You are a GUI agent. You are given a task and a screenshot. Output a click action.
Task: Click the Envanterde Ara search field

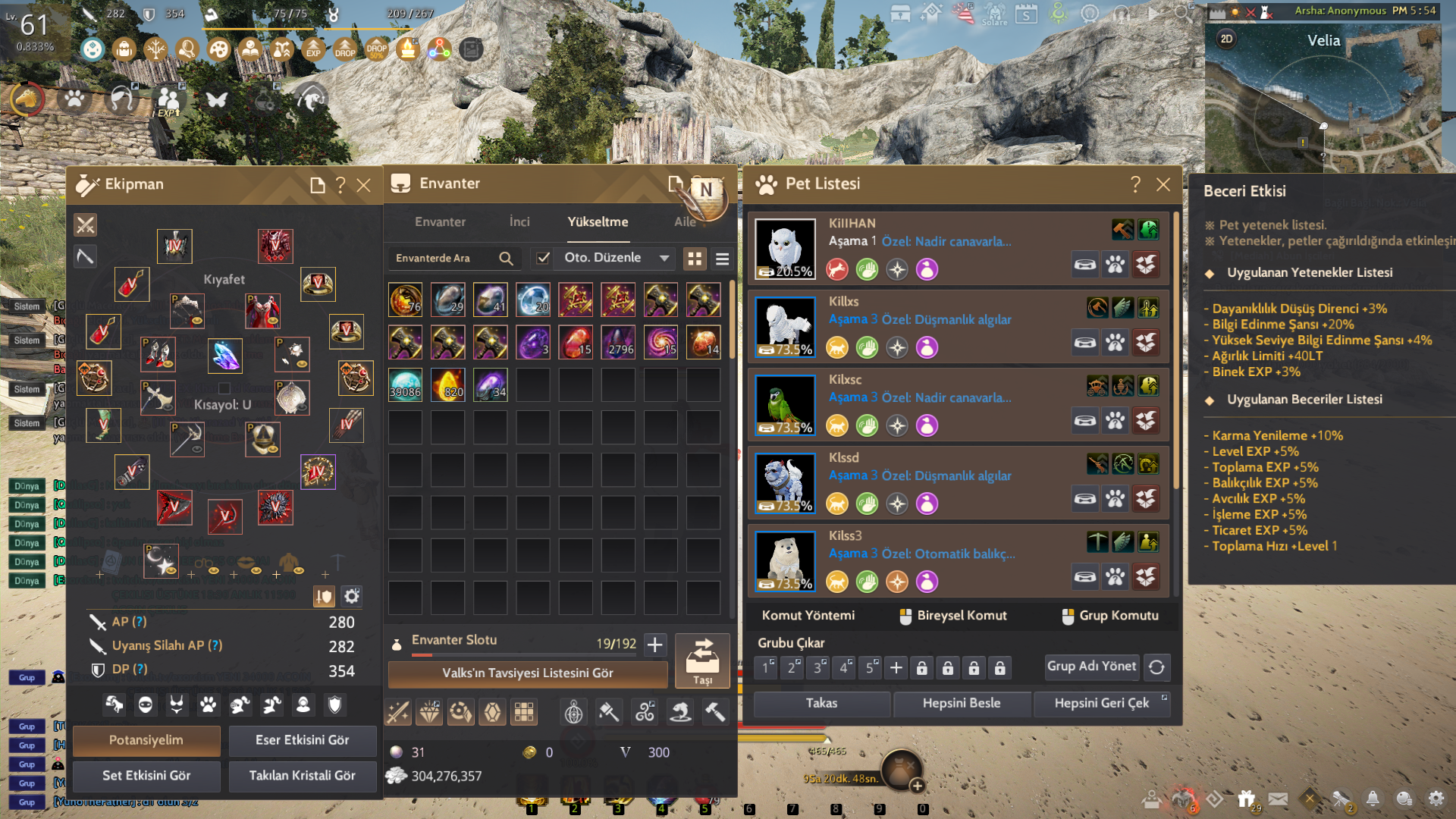[444, 259]
